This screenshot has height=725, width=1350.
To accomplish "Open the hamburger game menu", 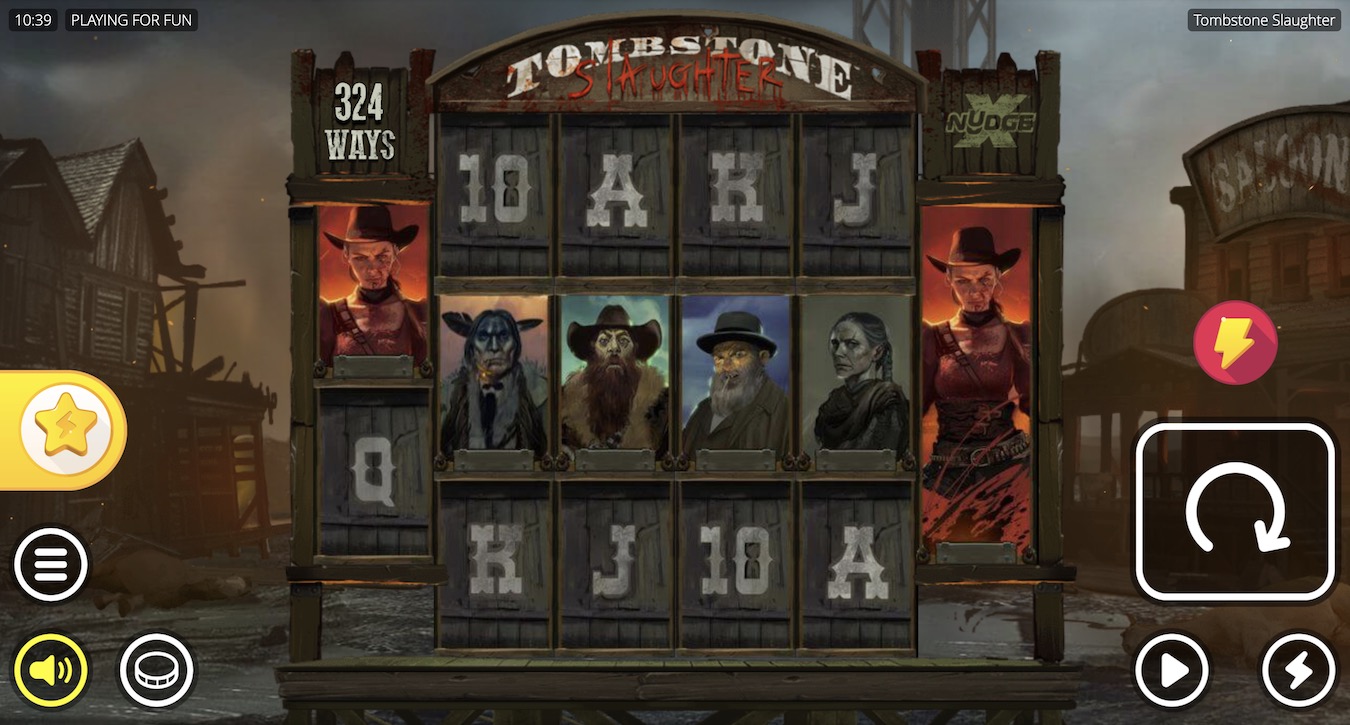I will click(51, 564).
